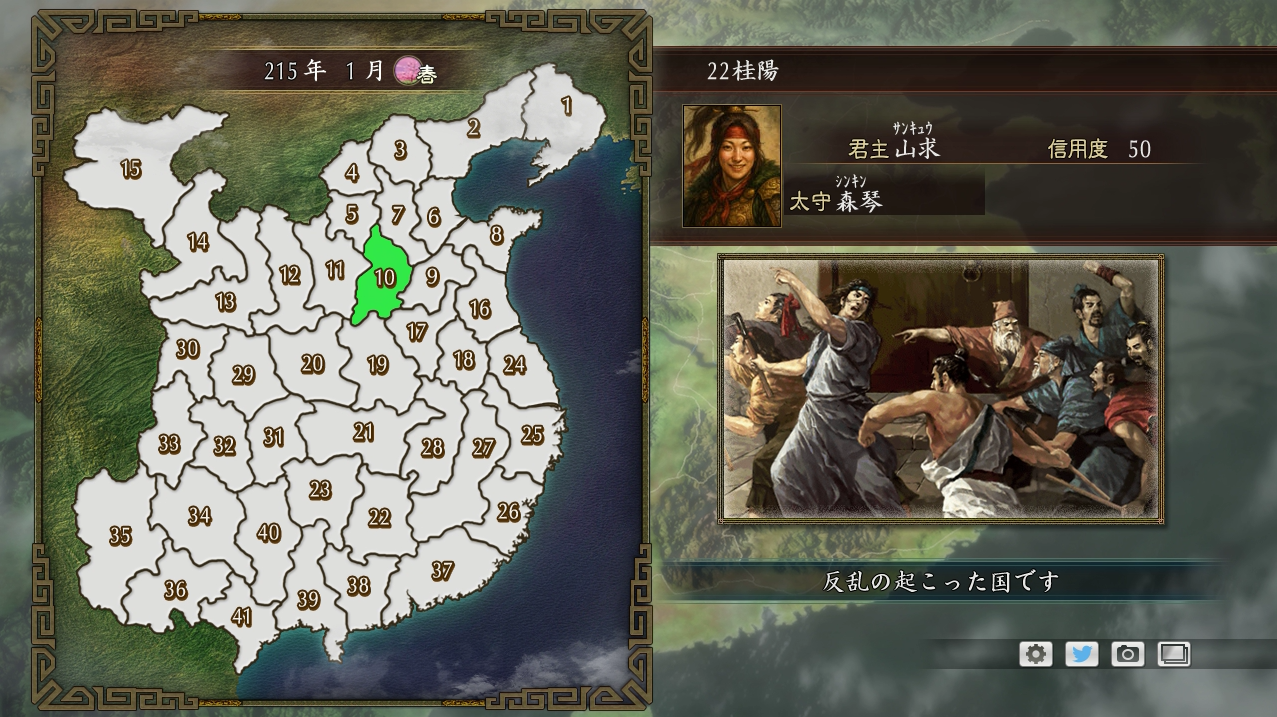Choose province 14 on the map
1277x717 pixels.
[x=198, y=242]
